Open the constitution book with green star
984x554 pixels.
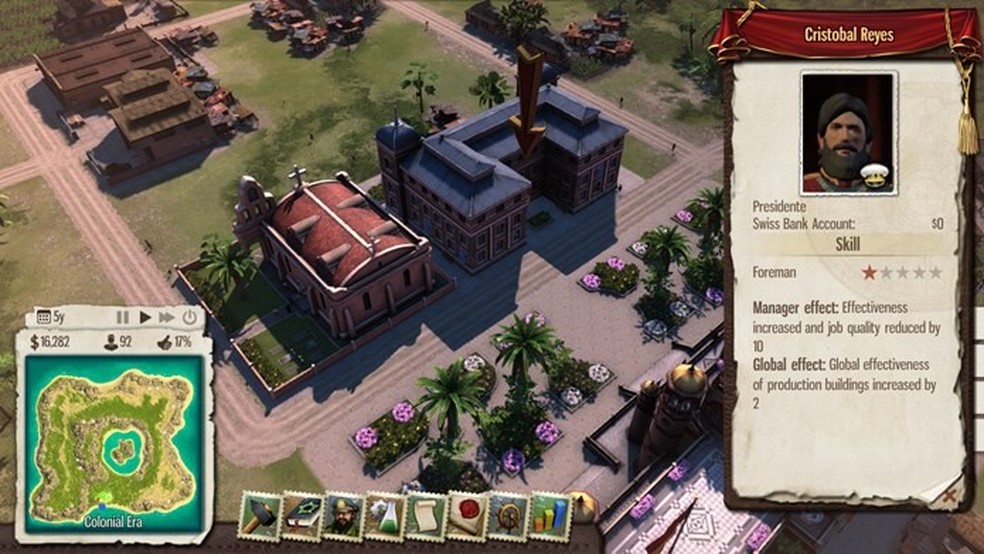301,516
